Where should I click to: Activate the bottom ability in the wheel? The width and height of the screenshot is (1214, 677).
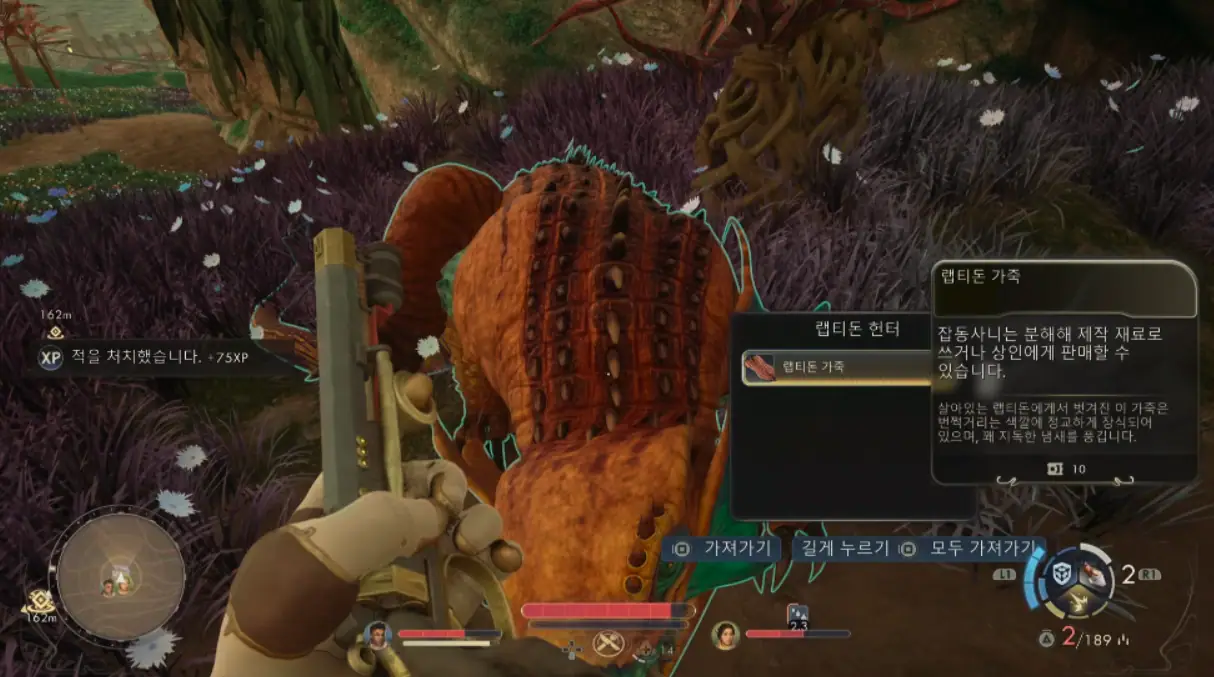pos(1078,601)
